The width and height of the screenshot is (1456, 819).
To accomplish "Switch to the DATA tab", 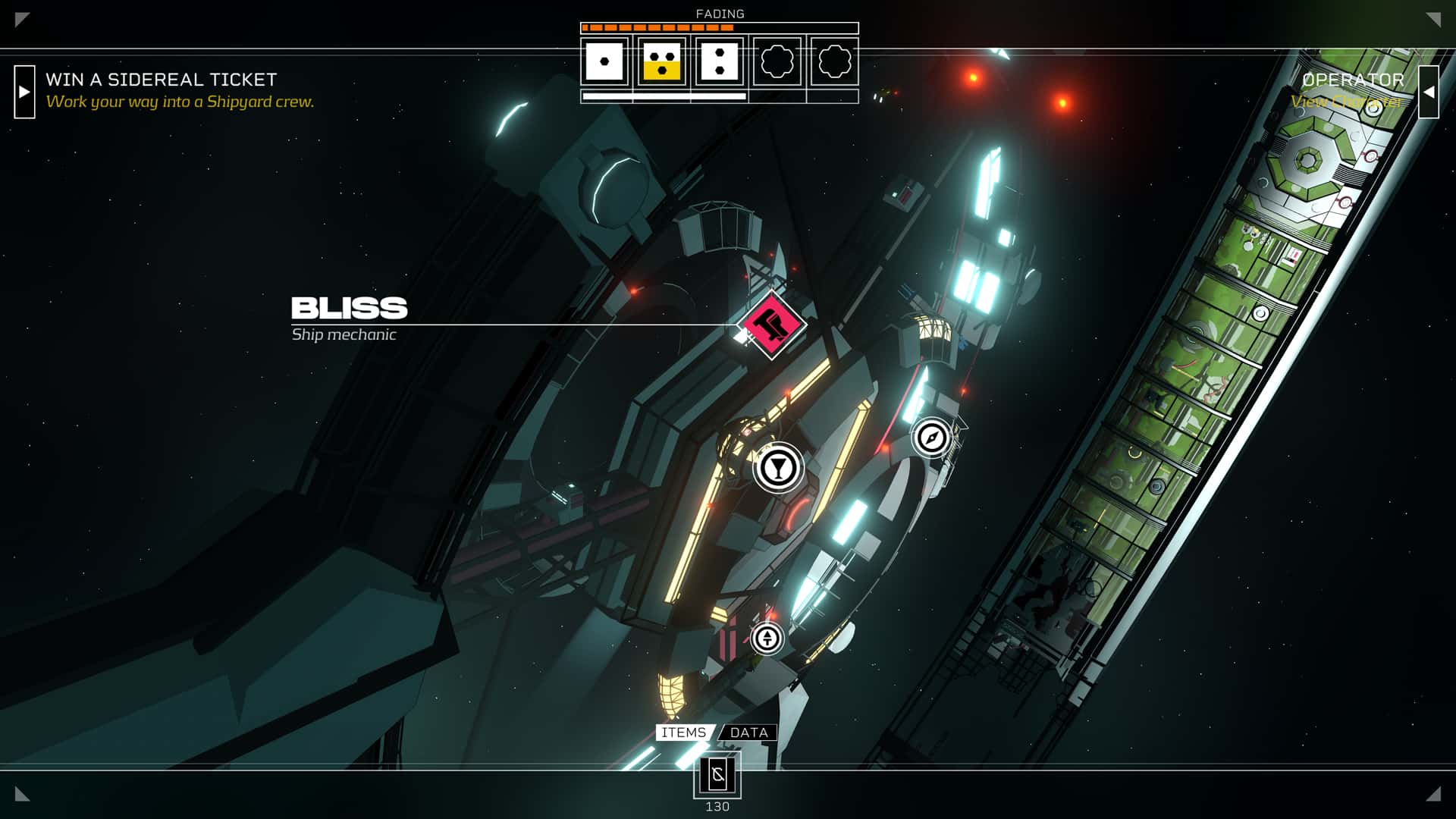I will click(748, 733).
